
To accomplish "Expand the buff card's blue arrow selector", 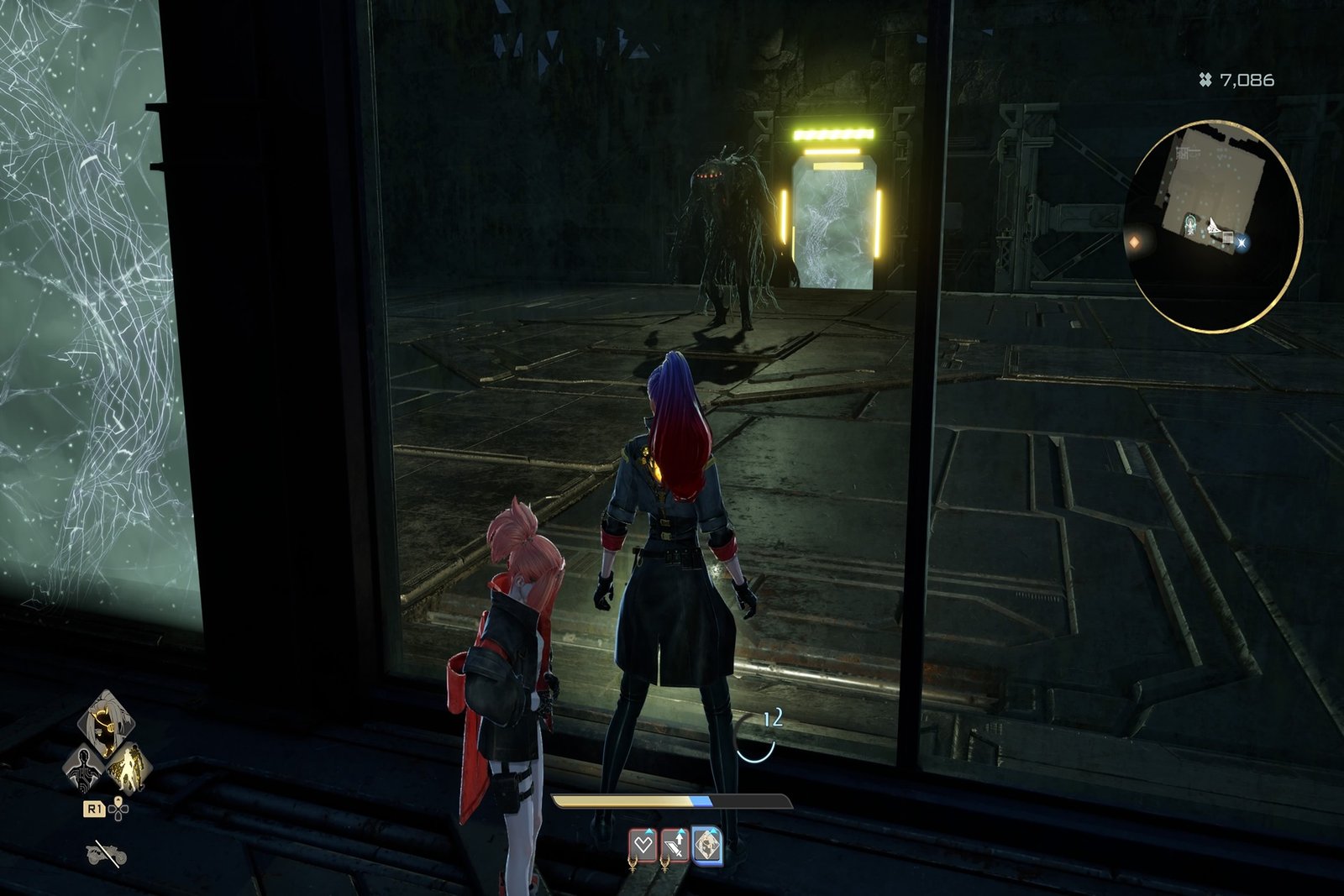I will tap(681, 831).
